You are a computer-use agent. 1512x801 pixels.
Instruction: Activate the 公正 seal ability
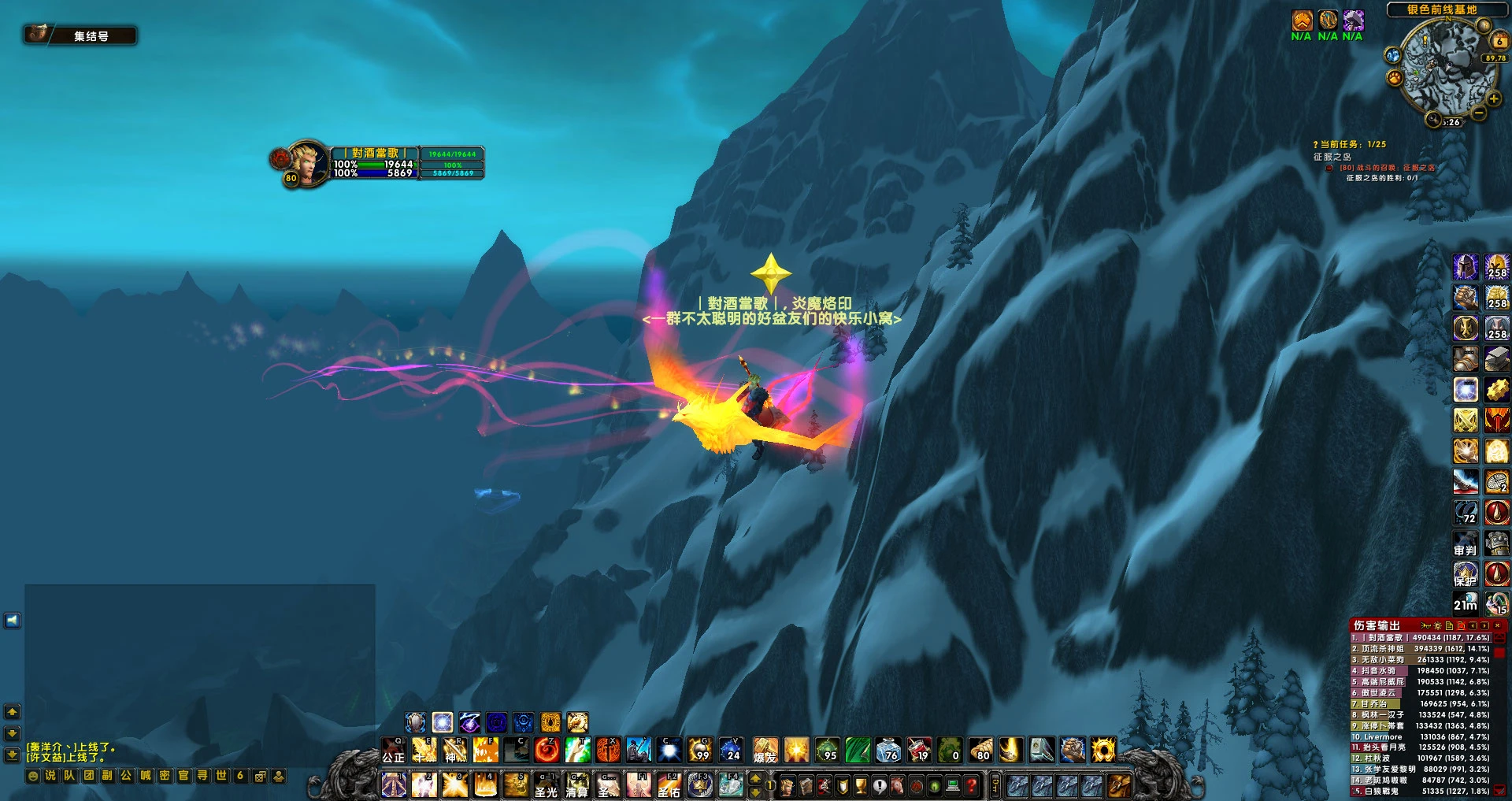(x=393, y=750)
